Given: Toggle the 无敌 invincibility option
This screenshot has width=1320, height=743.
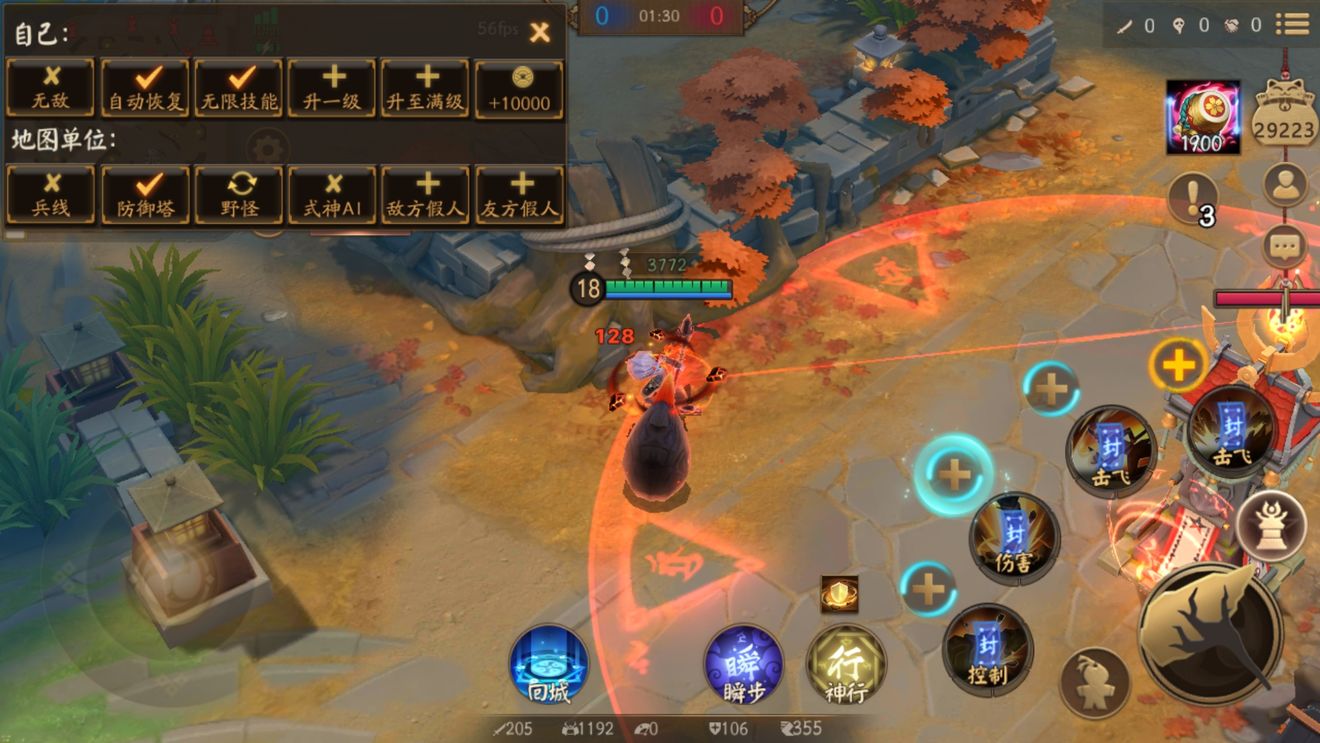Looking at the screenshot, I should click(x=51, y=88).
